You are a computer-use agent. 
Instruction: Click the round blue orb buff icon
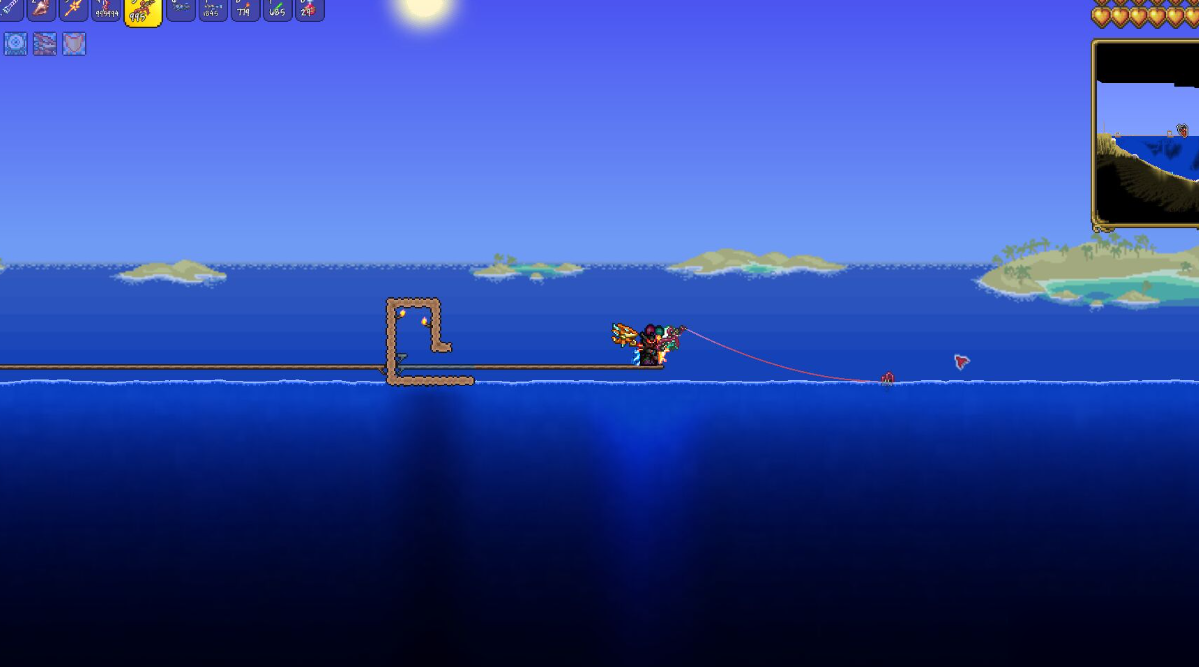16,44
